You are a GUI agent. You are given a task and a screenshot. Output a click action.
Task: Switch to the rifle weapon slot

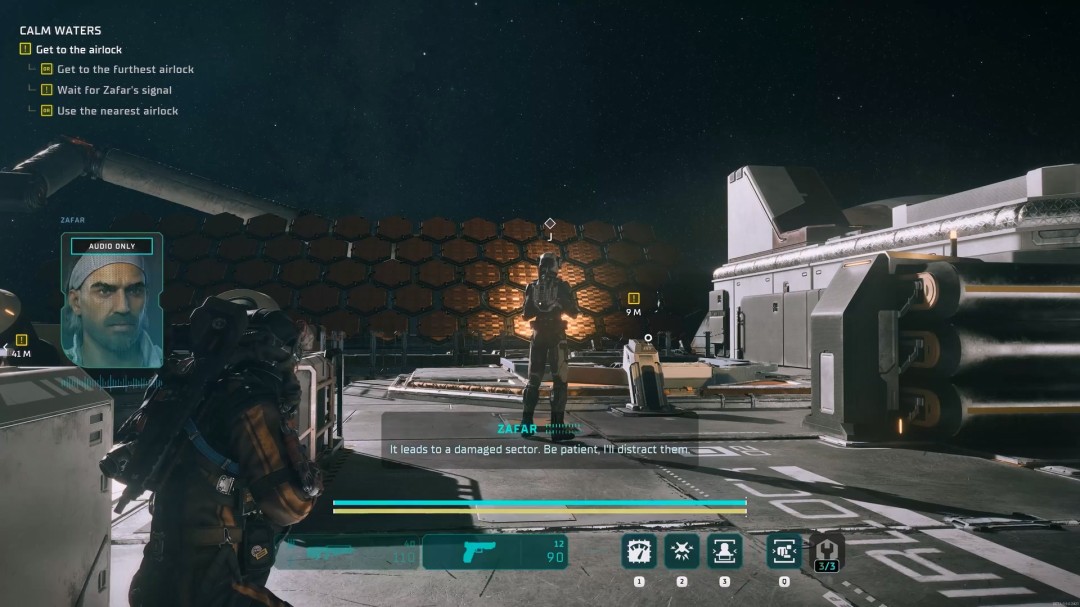(348, 551)
